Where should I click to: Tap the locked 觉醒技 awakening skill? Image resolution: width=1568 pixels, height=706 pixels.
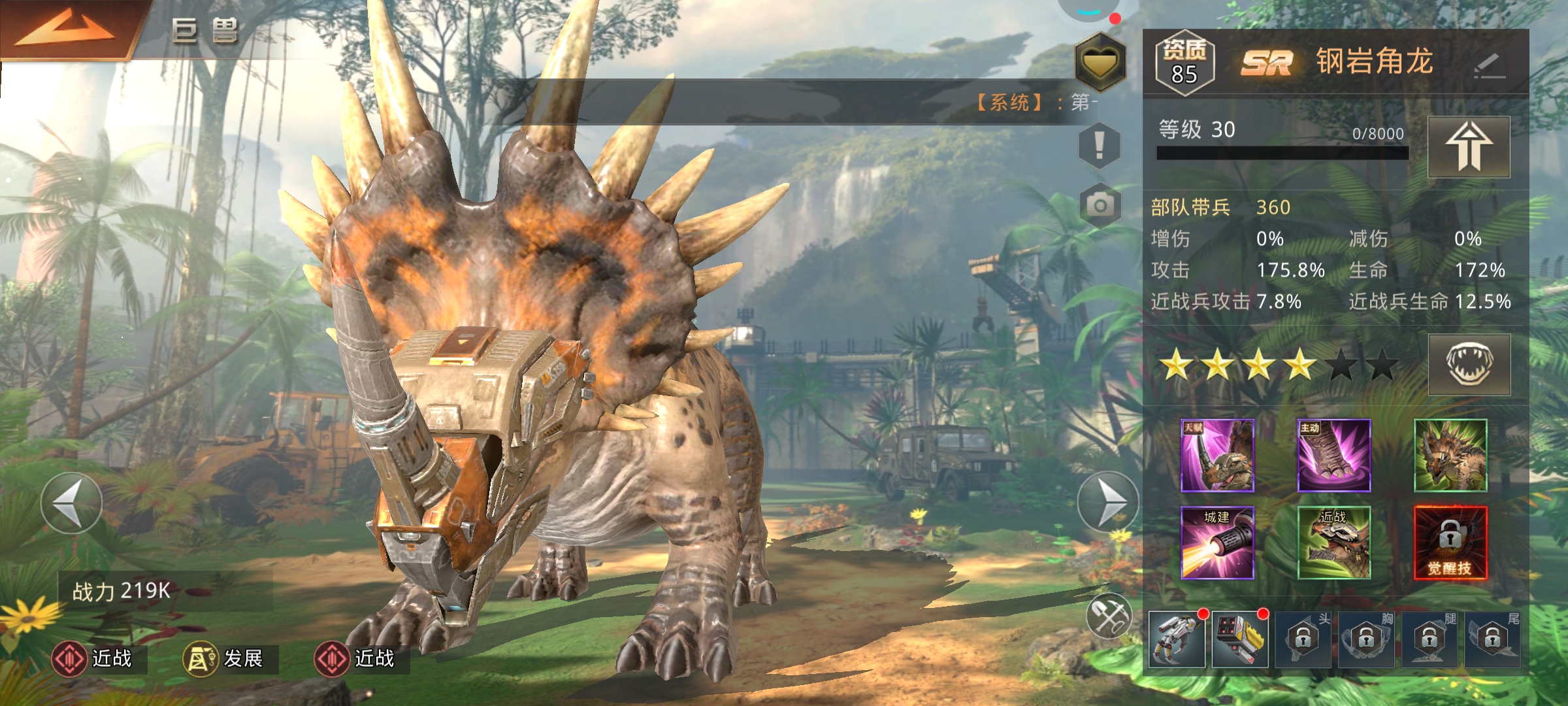(x=1450, y=543)
